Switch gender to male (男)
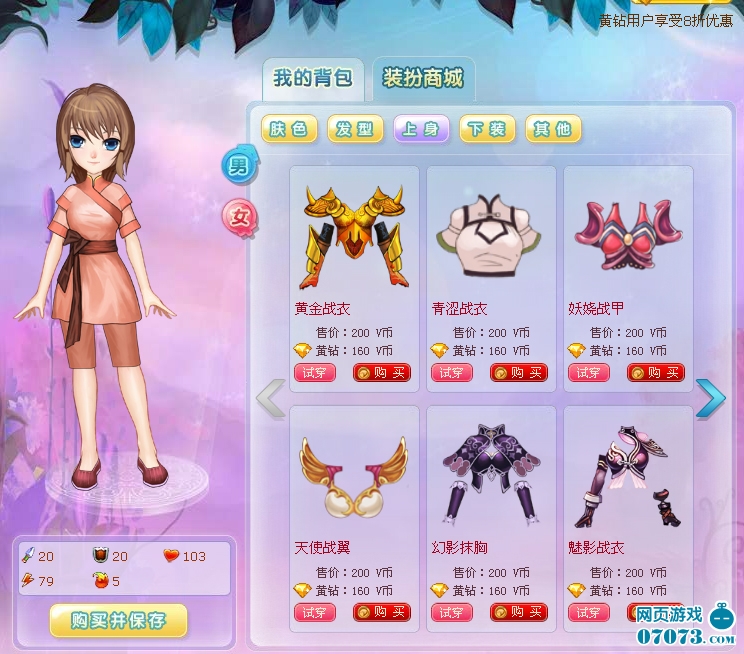Image resolution: width=744 pixels, height=654 pixels. pos(240,166)
